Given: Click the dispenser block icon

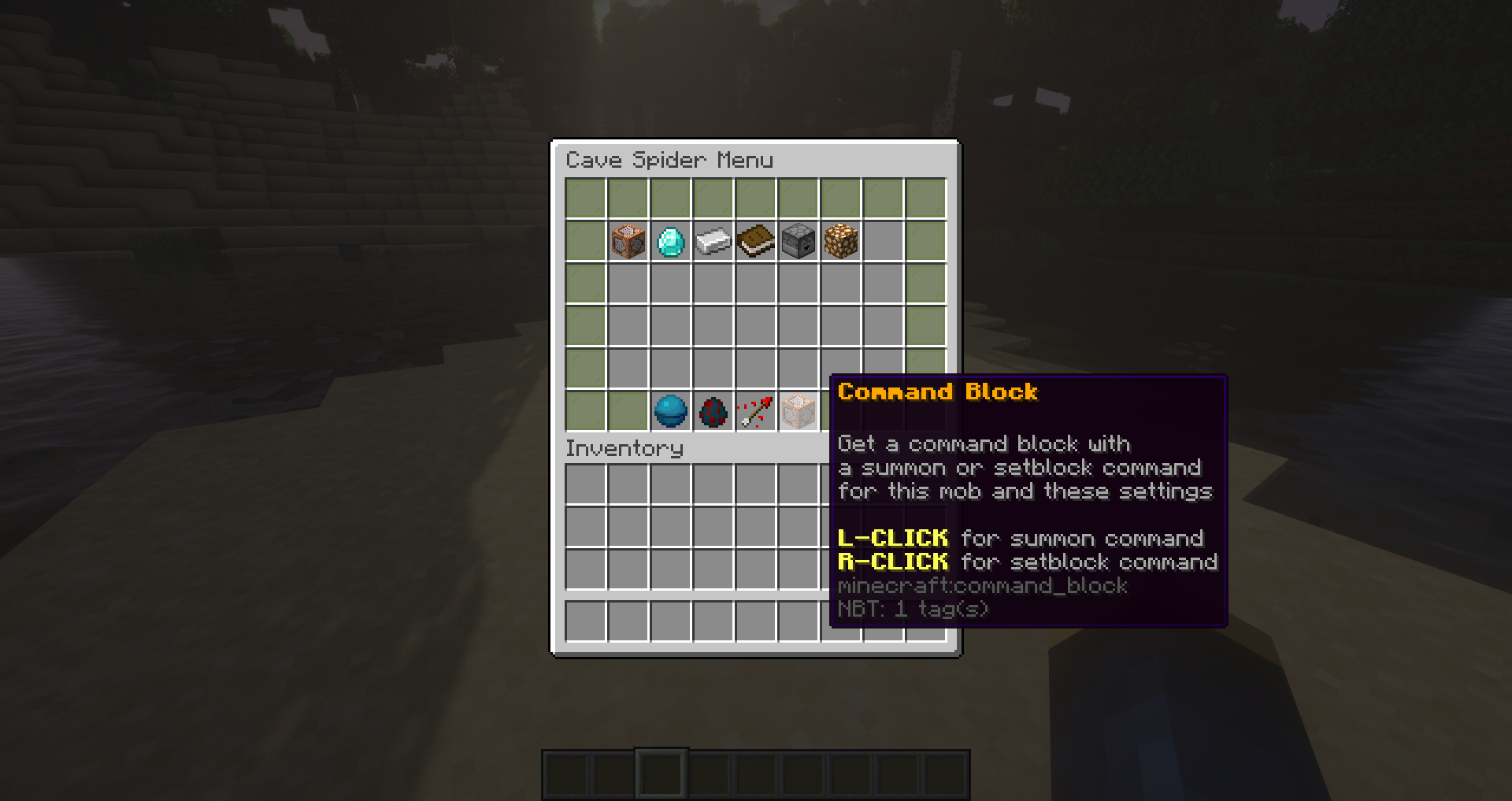Looking at the screenshot, I should pyautogui.click(x=798, y=242).
